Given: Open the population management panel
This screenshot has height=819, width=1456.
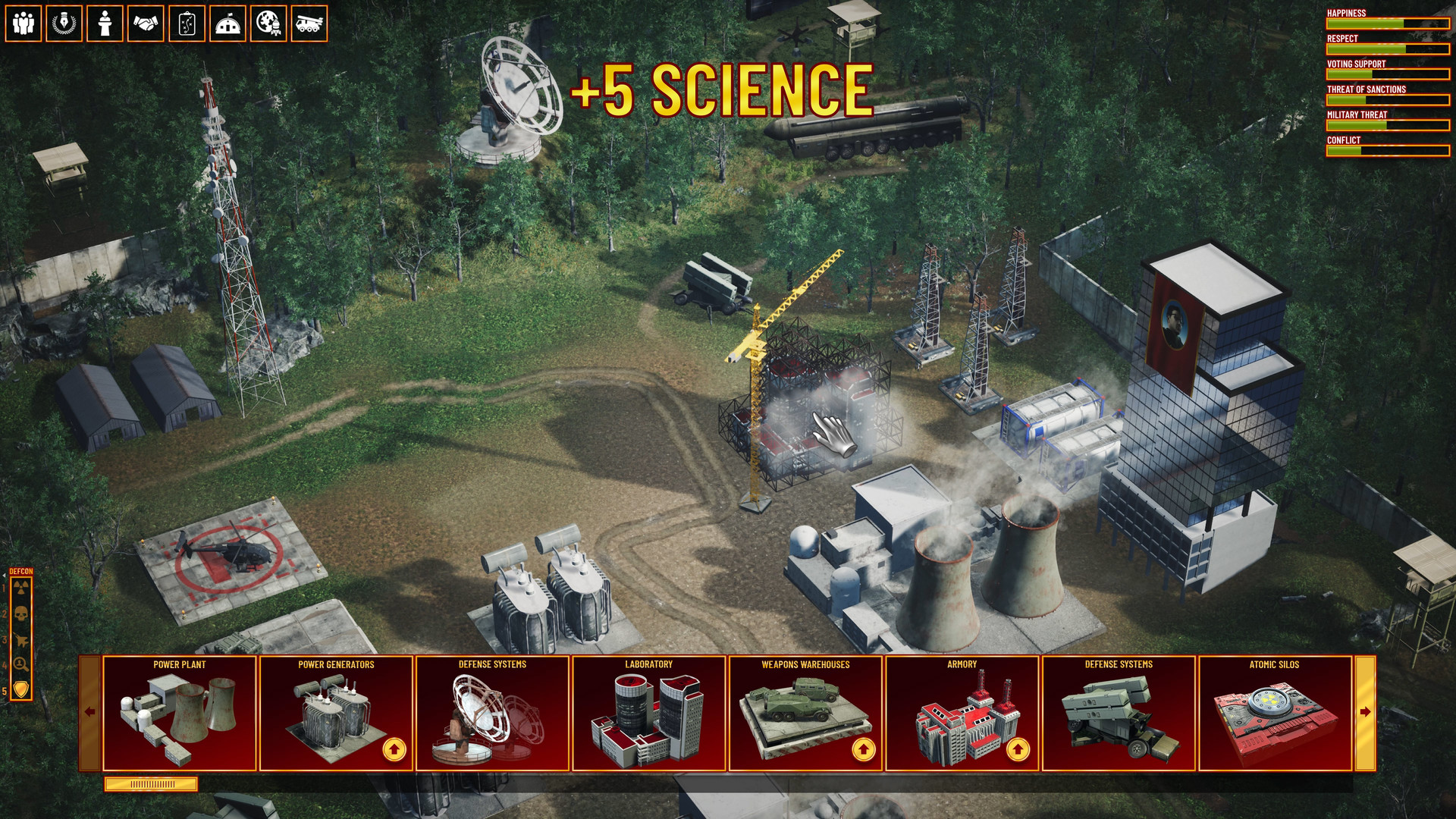Looking at the screenshot, I should (25, 24).
